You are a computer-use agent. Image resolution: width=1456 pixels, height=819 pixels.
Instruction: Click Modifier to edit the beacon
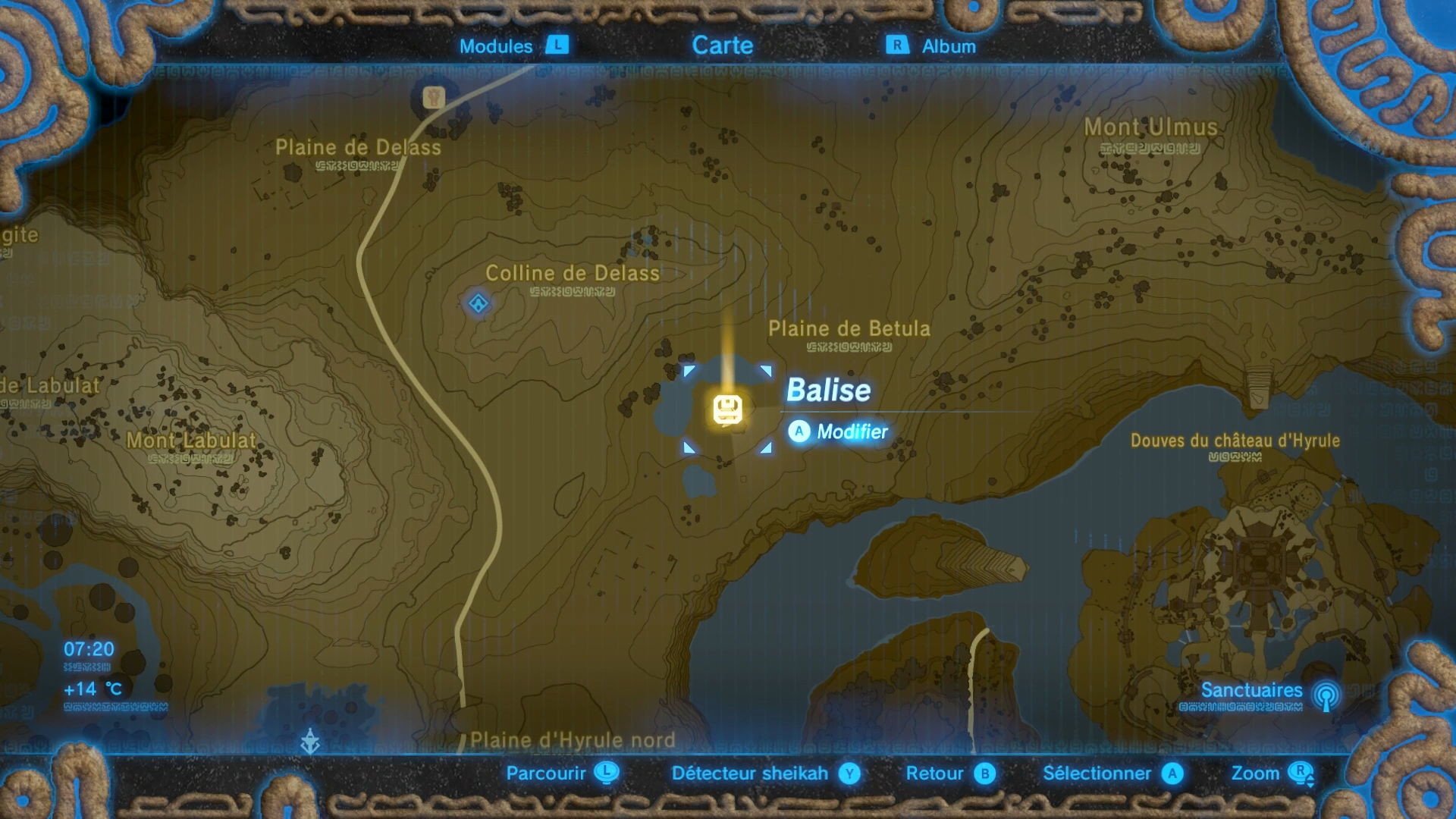(852, 431)
